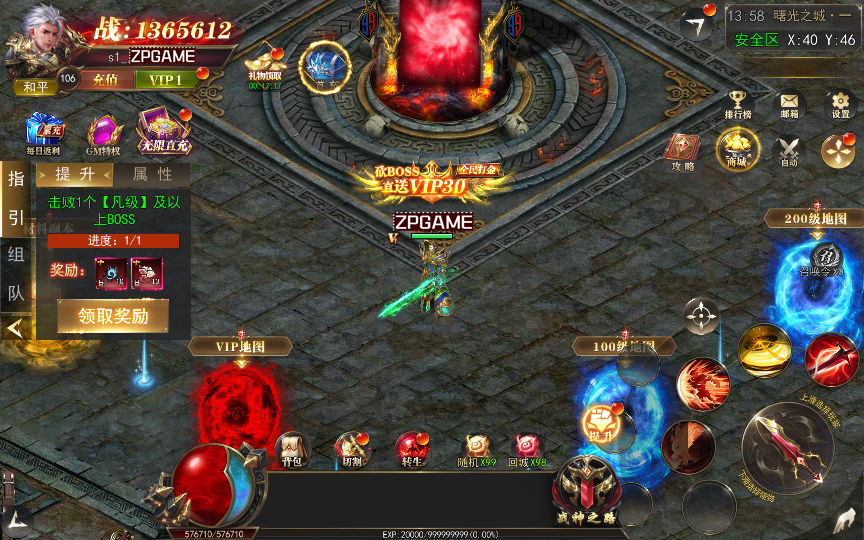The image size is (864, 540).
Task: Open the 背包 backpack icon
Action: coord(291,446)
